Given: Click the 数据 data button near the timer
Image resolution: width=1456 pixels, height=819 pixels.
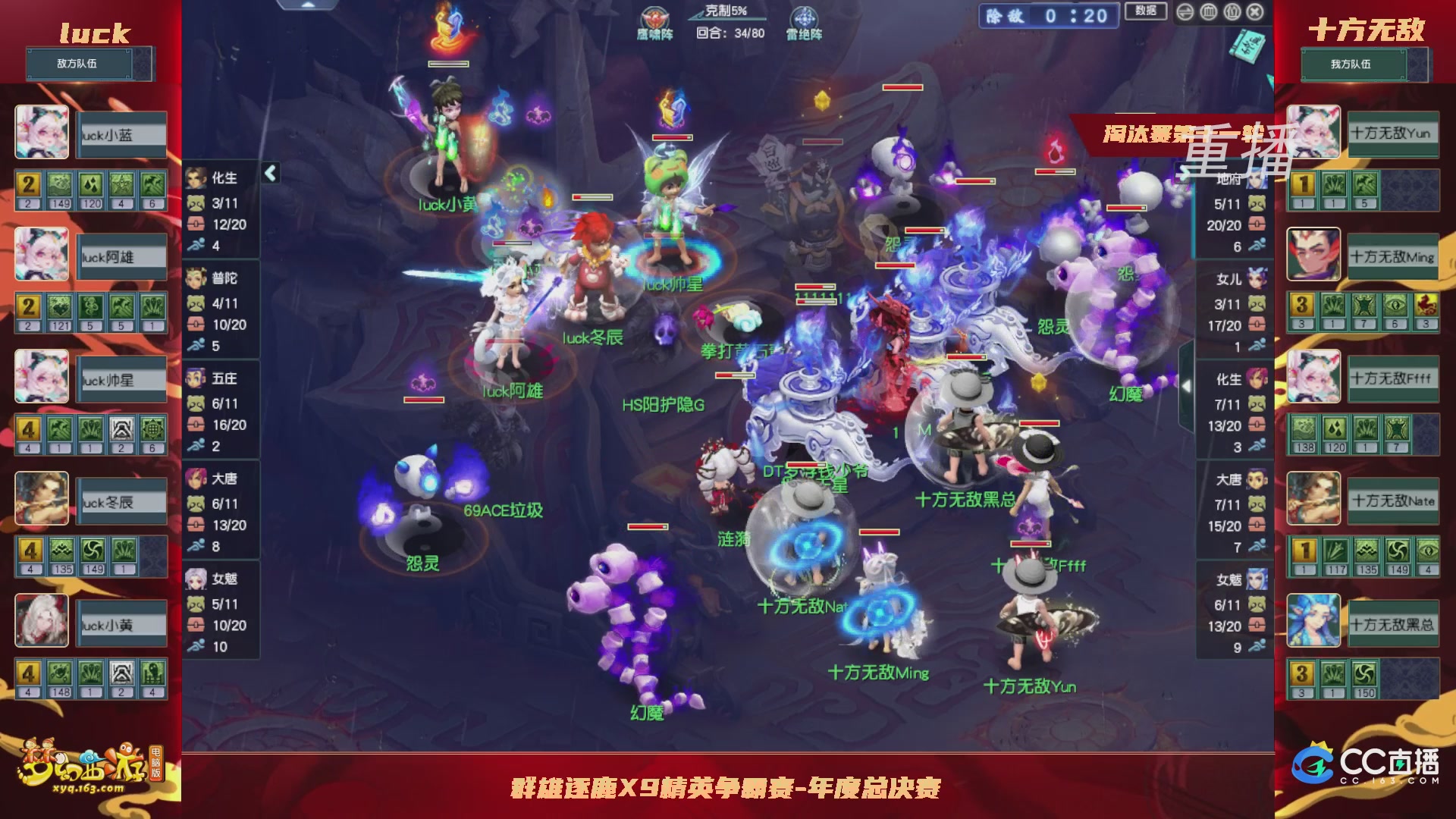Looking at the screenshot, I should (x=1148, y=11).
